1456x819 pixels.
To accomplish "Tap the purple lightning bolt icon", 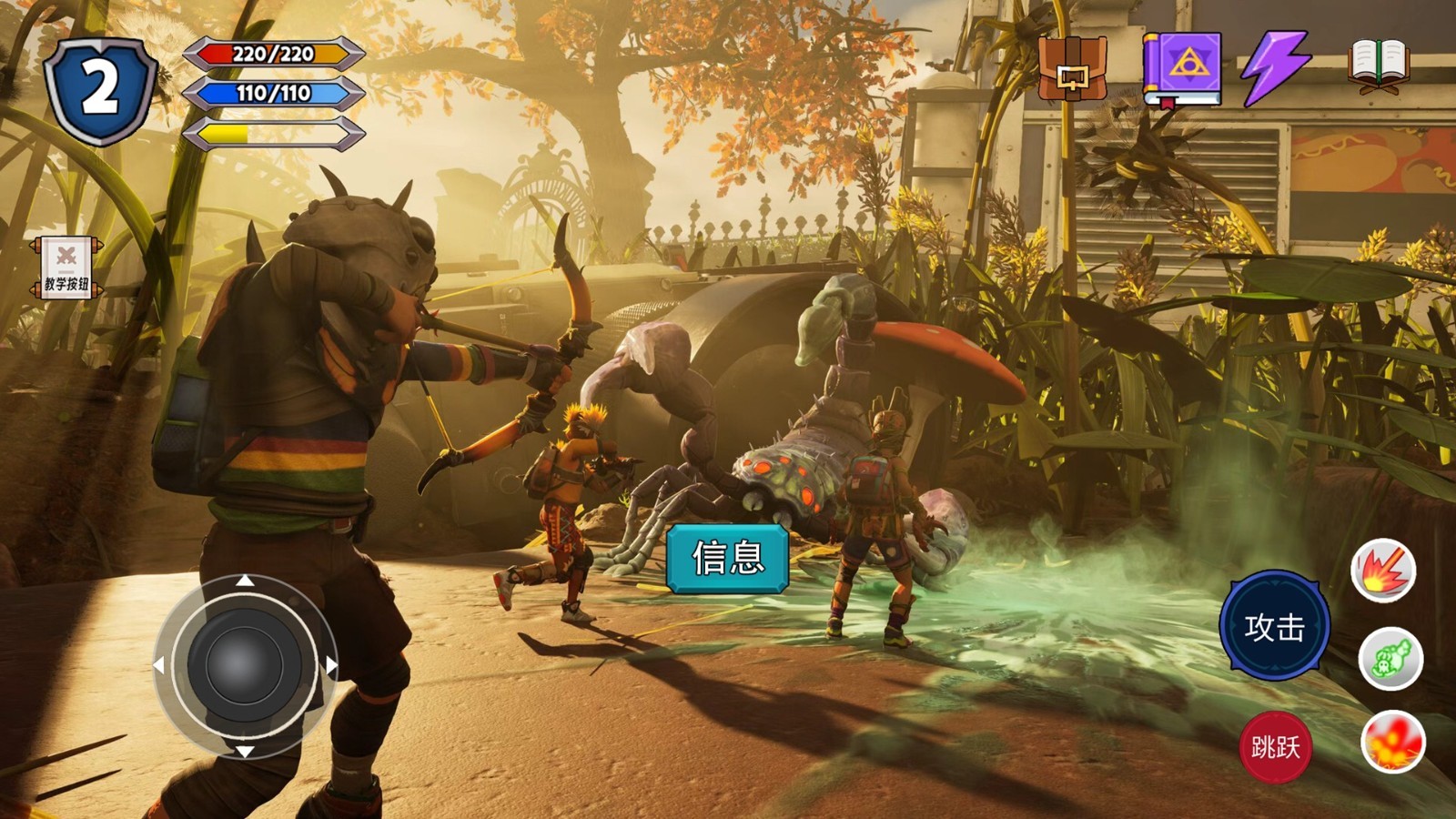I will click(1276, 67).
